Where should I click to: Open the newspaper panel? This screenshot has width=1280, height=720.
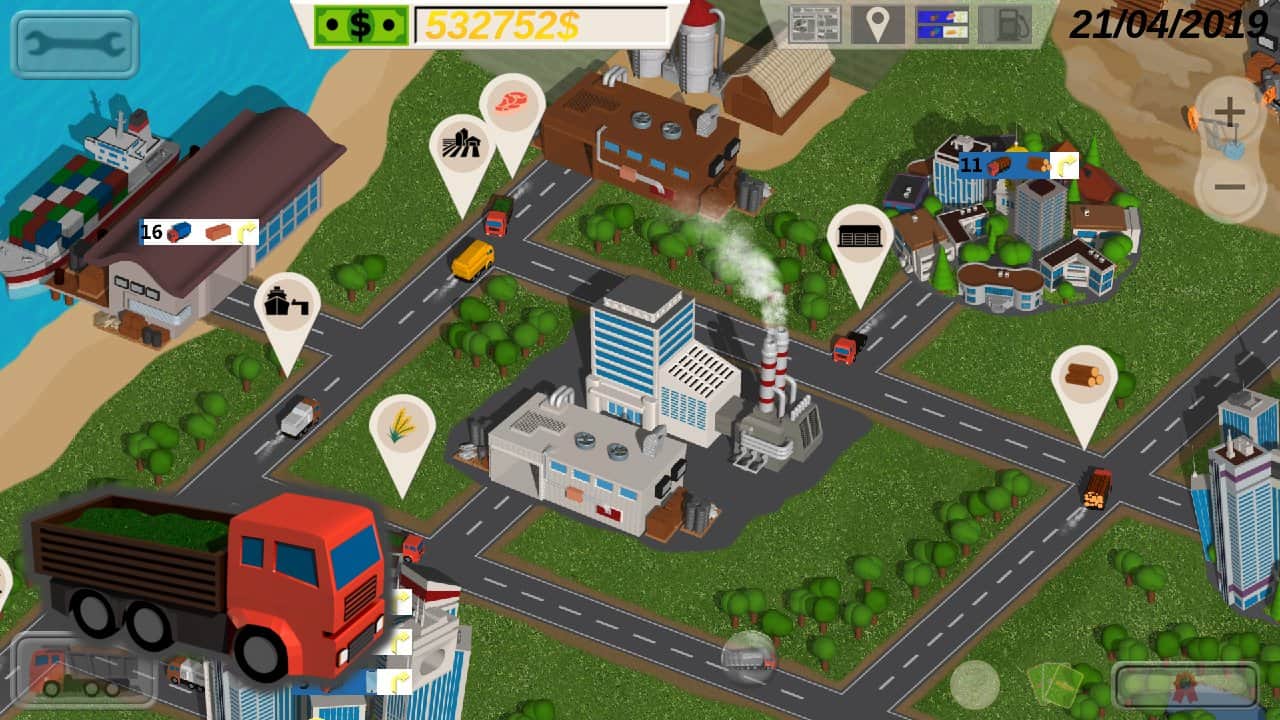click(x=815, y=24)
